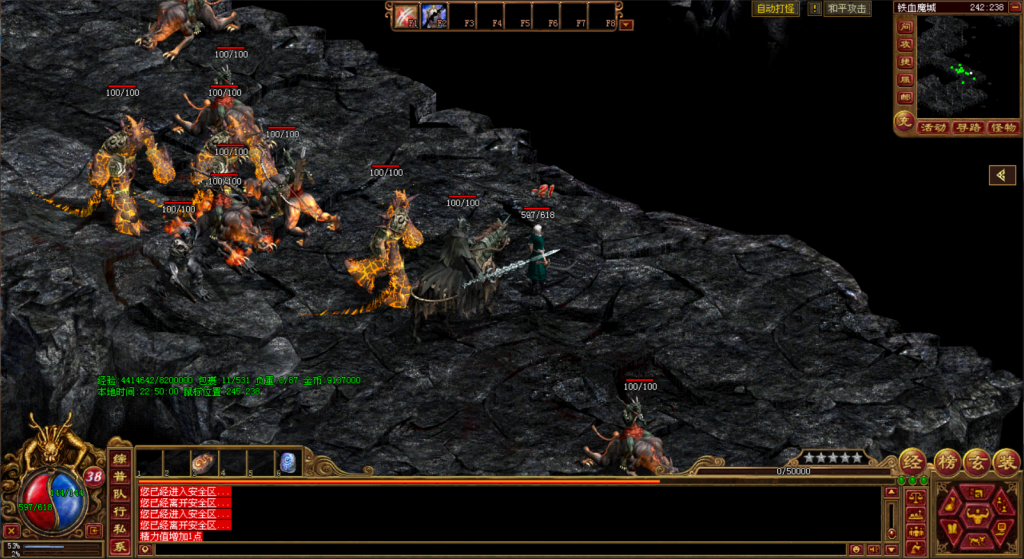Activate the F2 blue blade skill

(x=433, y=15)
